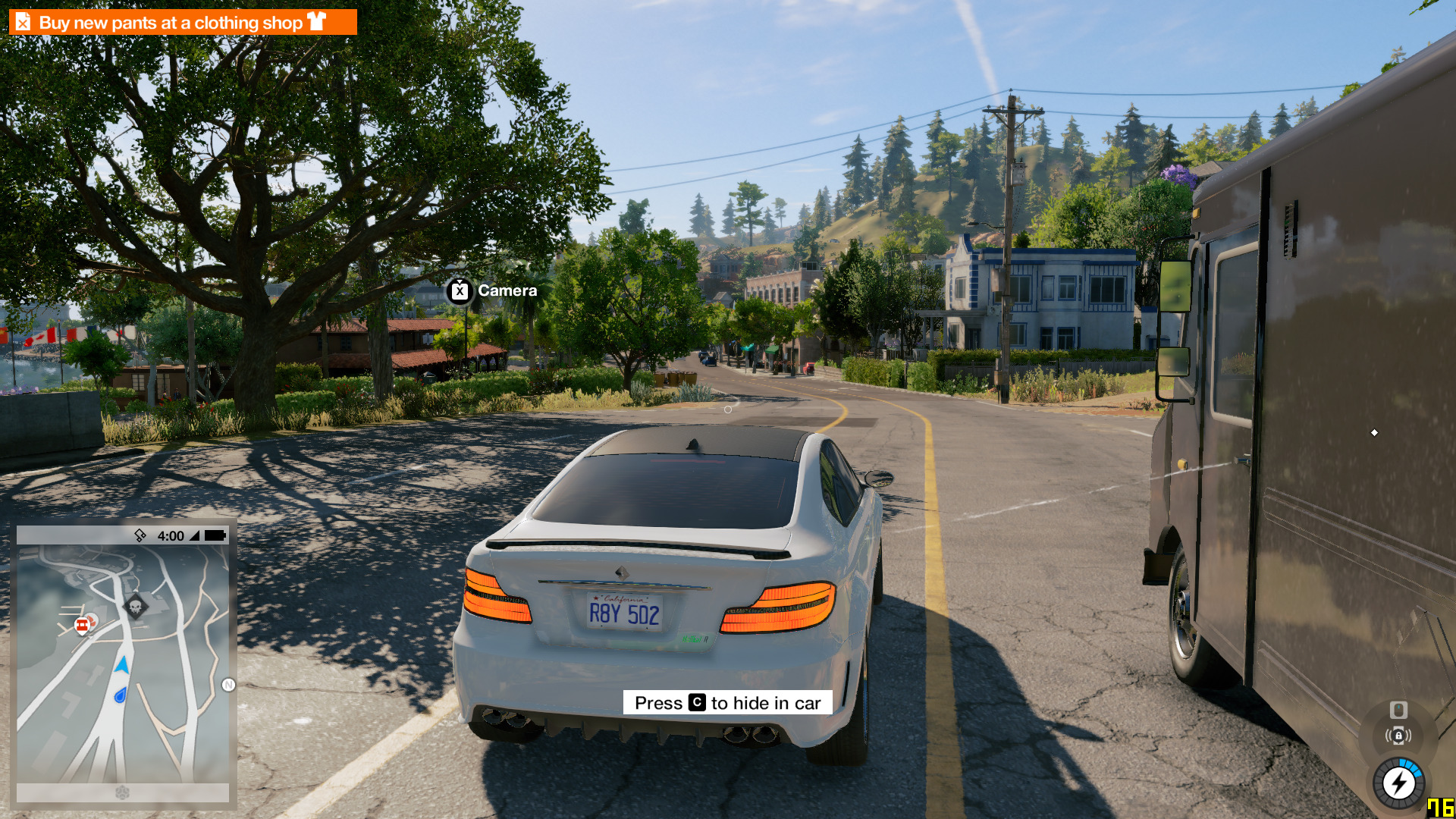Choose the red shop marker on minimap

[x=82, y=626]
